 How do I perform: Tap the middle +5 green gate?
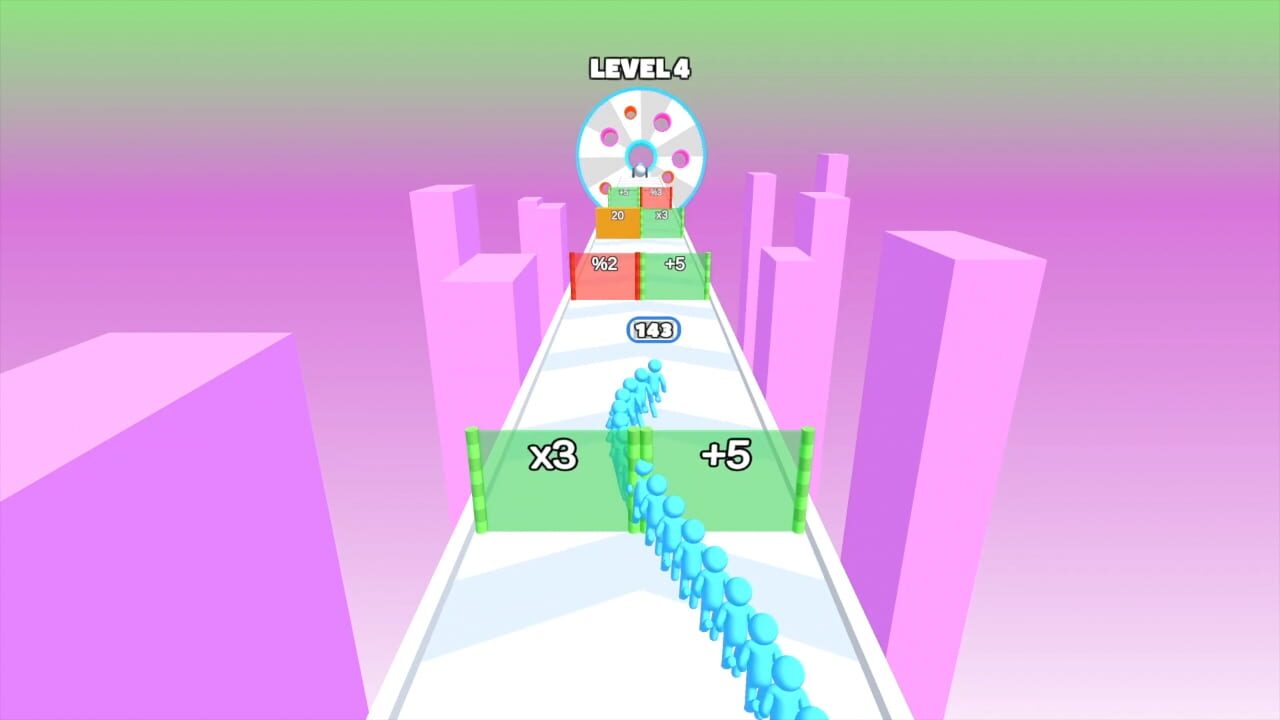[675, 272]
